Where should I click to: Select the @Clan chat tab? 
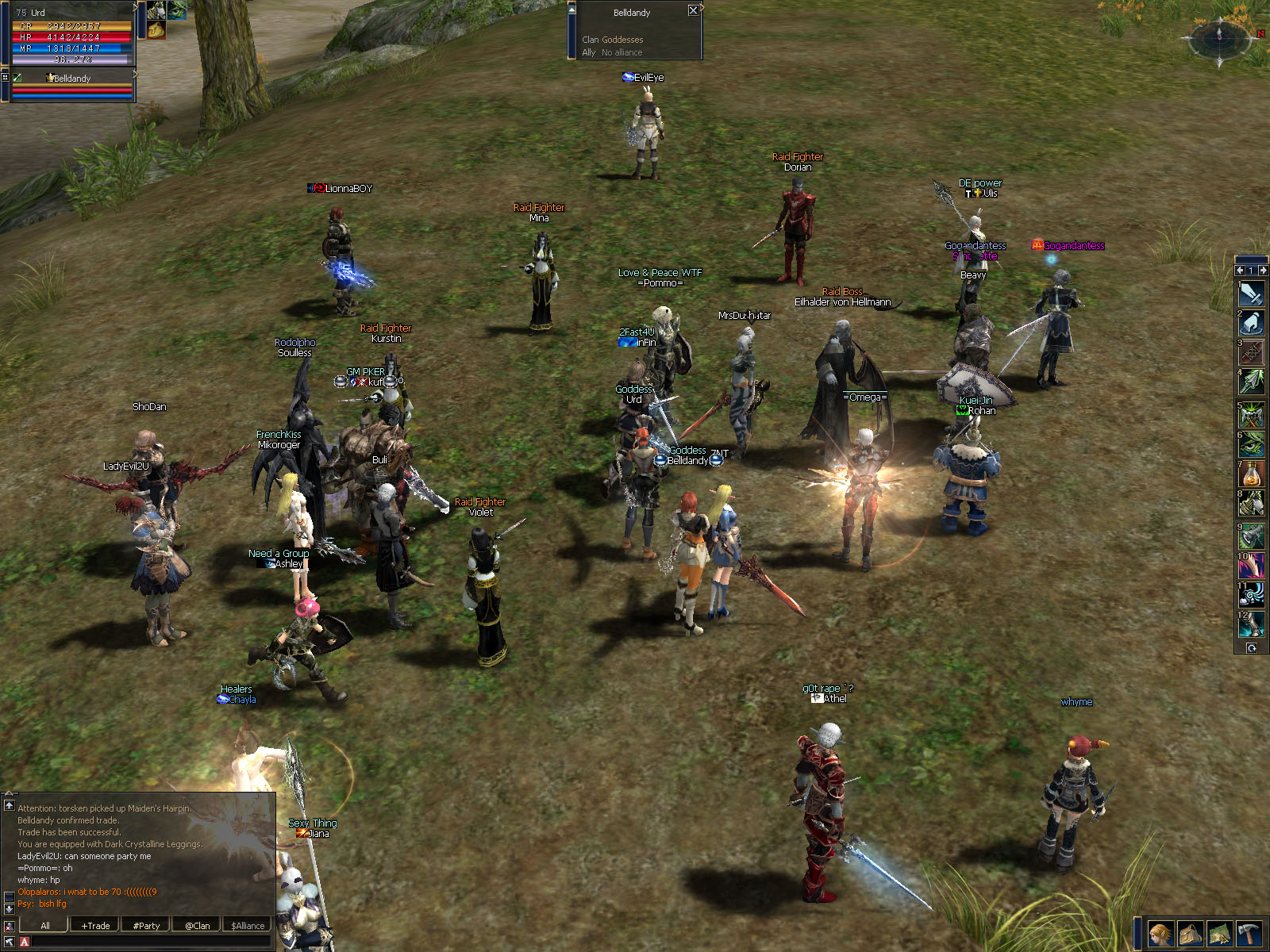(198, 925)
